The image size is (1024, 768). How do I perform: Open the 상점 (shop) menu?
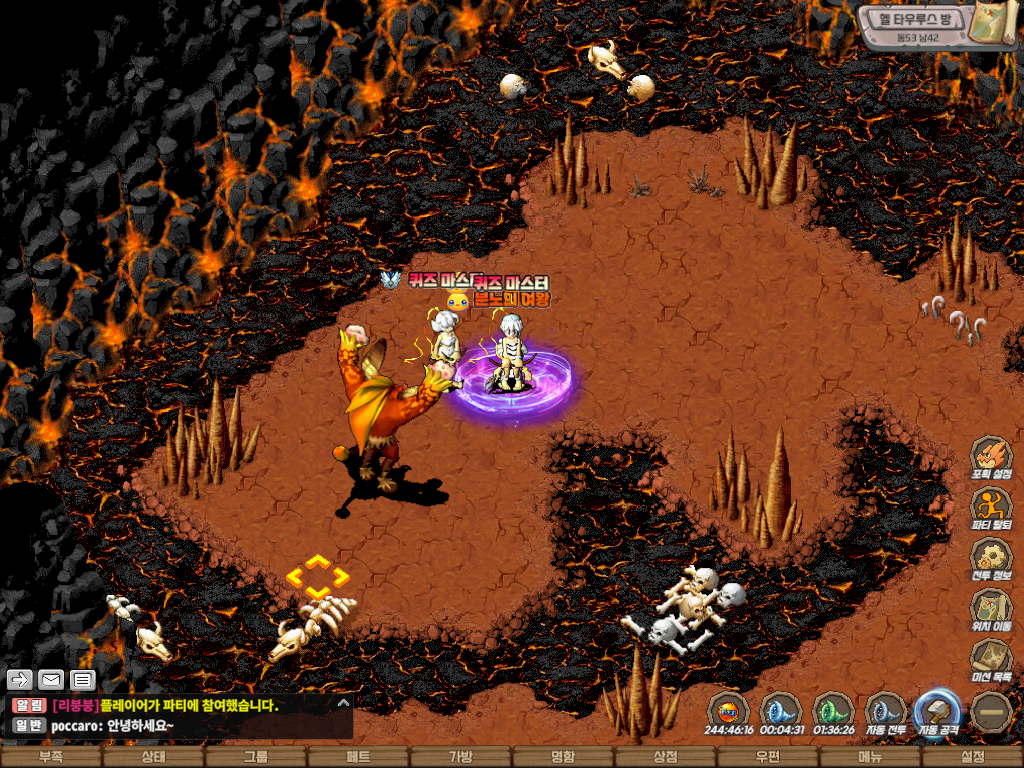(665, 757)
